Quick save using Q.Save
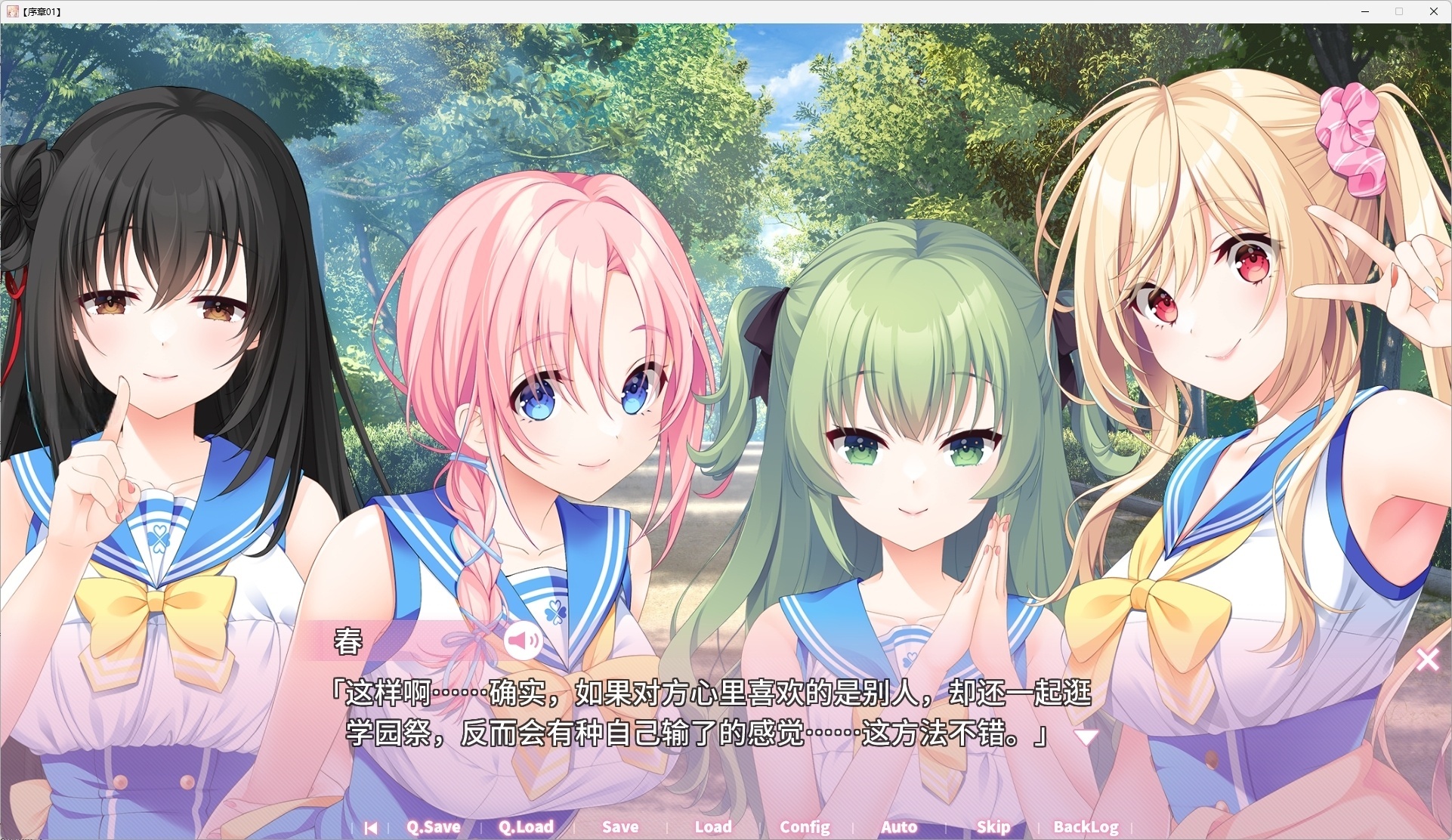This screenshot has height=840, width=1452. (433, 827)
